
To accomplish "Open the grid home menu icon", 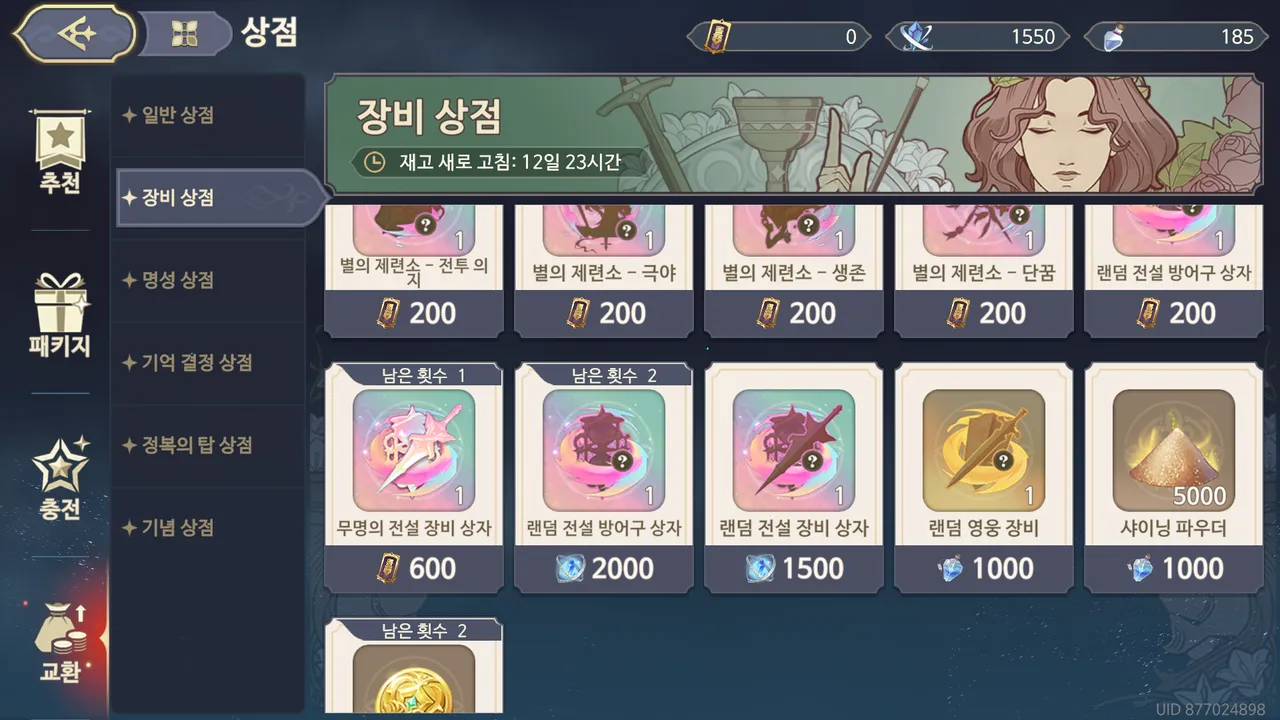I will click(x=185, y=35).
